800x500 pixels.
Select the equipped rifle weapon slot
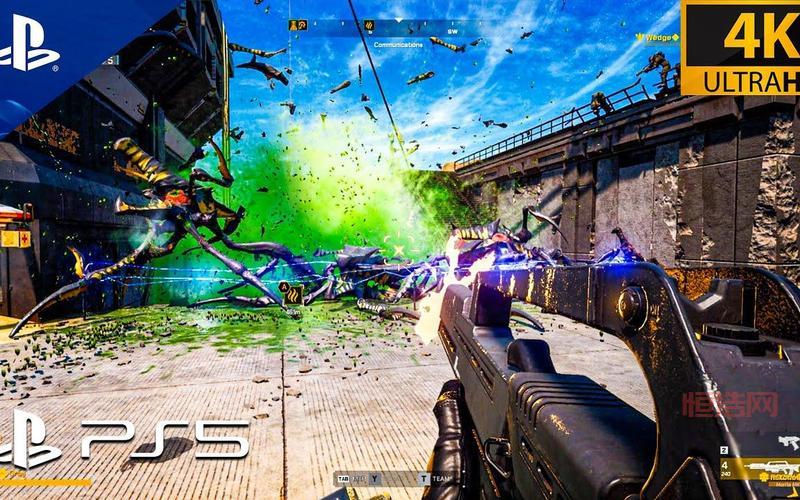pyautogui.click(x=771, y=468)
